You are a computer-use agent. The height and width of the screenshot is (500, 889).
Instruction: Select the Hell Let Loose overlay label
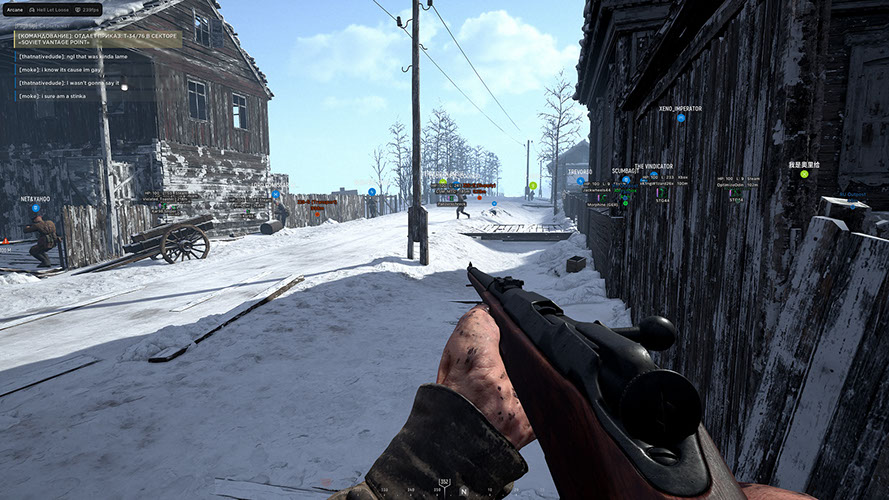pos(50,9)
